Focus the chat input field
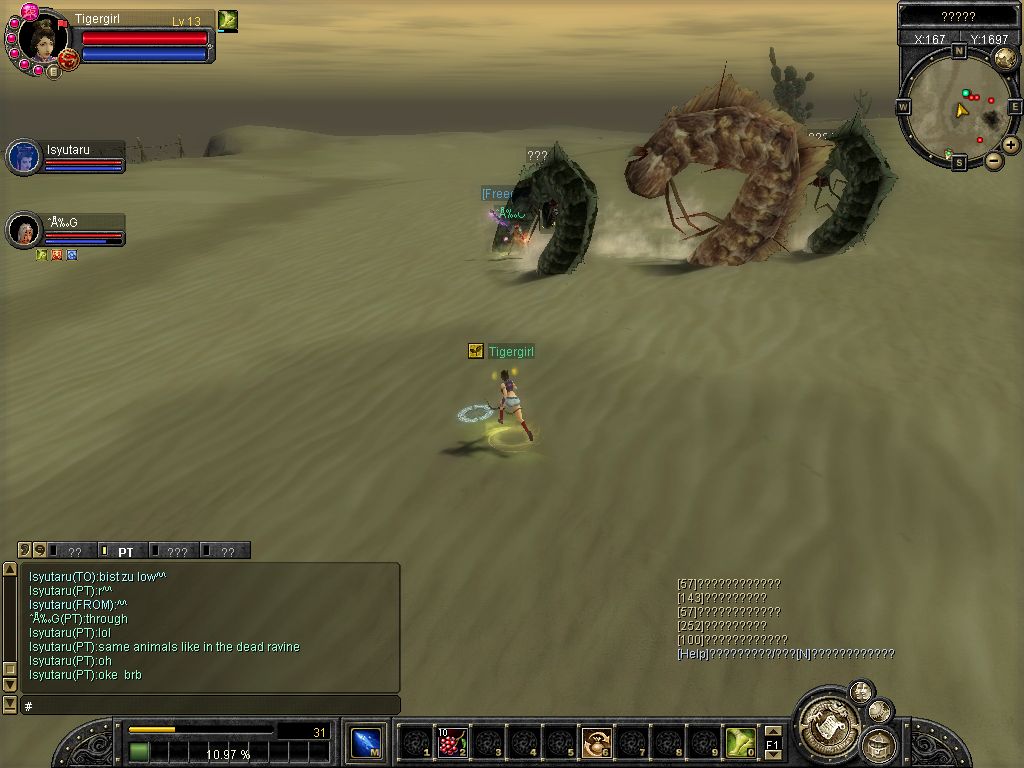The image size is (1024, 768). coord(210,706)
